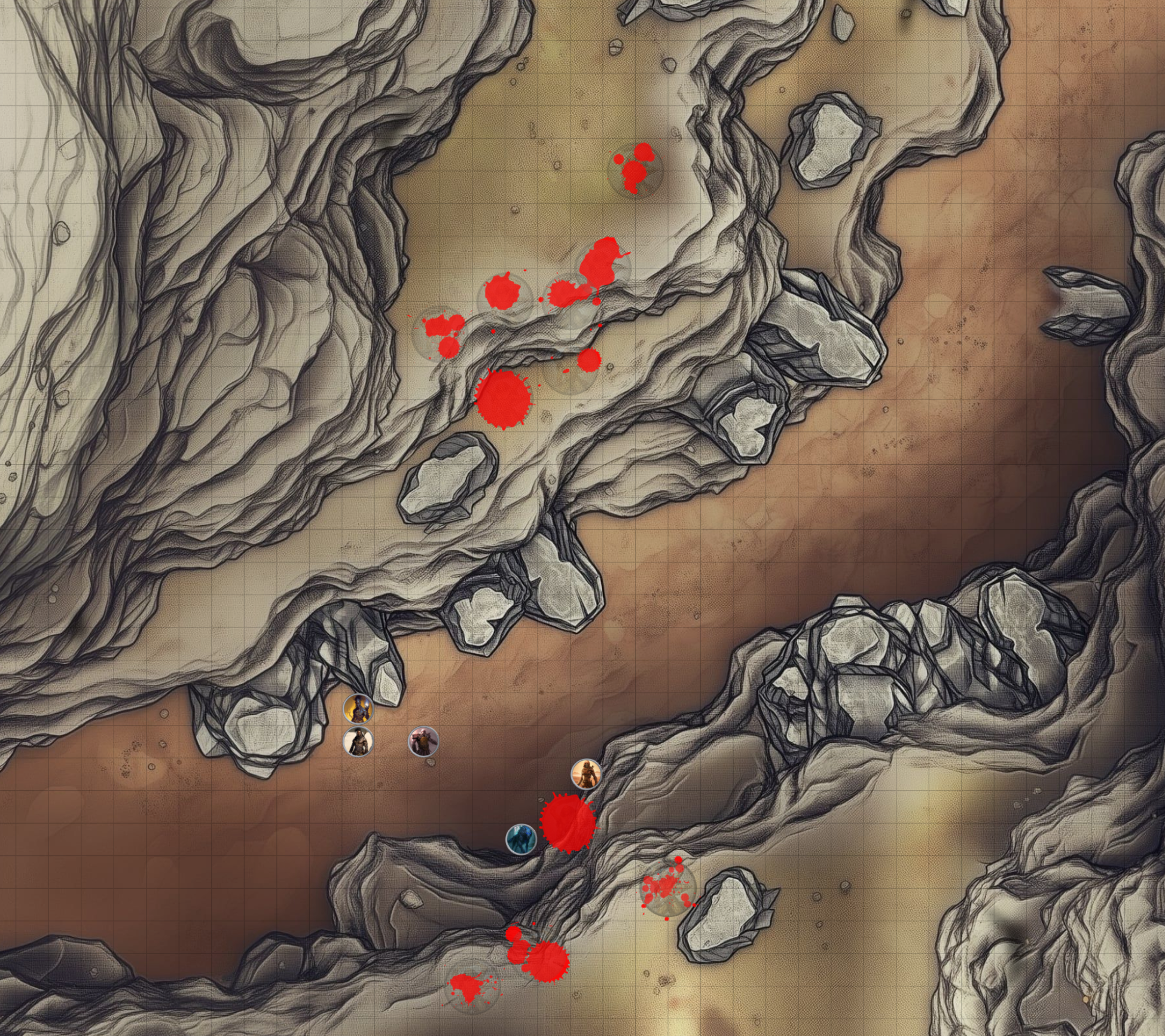Select the dark-skinned ranger token
The image size is (1165, 1036).
click(x=358, y=742)
